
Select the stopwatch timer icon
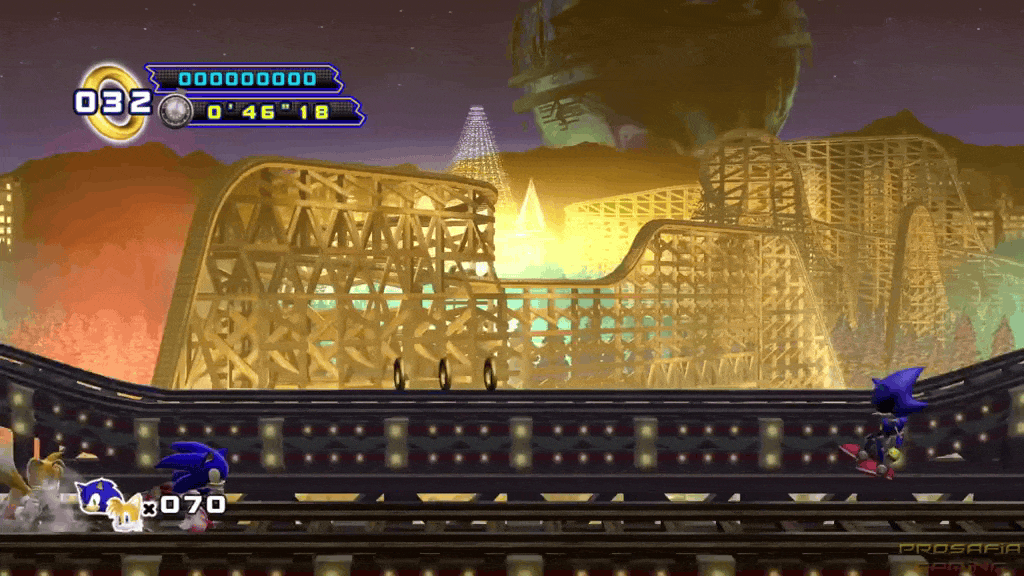pos(174,110)
